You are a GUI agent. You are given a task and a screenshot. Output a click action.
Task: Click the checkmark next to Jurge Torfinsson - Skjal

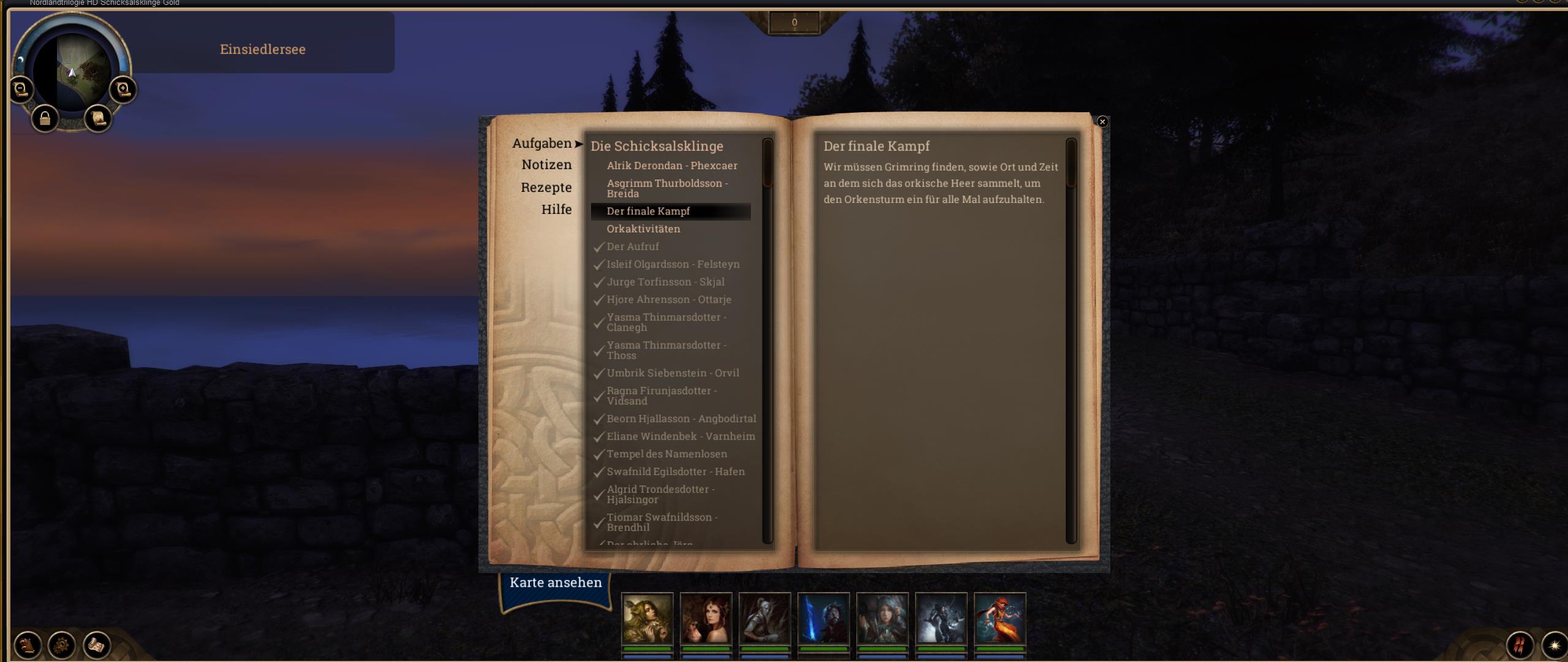point(598,282)
